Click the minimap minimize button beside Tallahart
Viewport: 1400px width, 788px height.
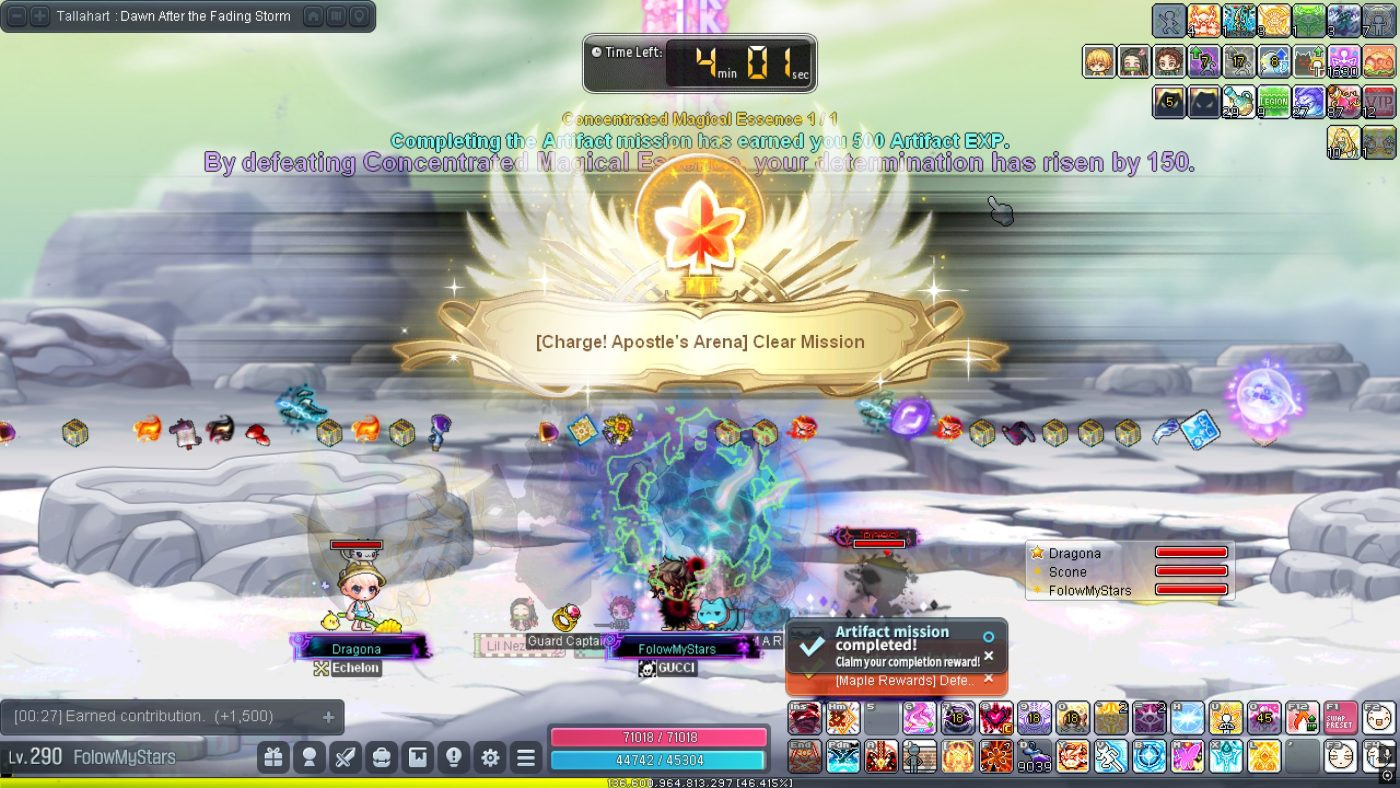tap(16, 16)
